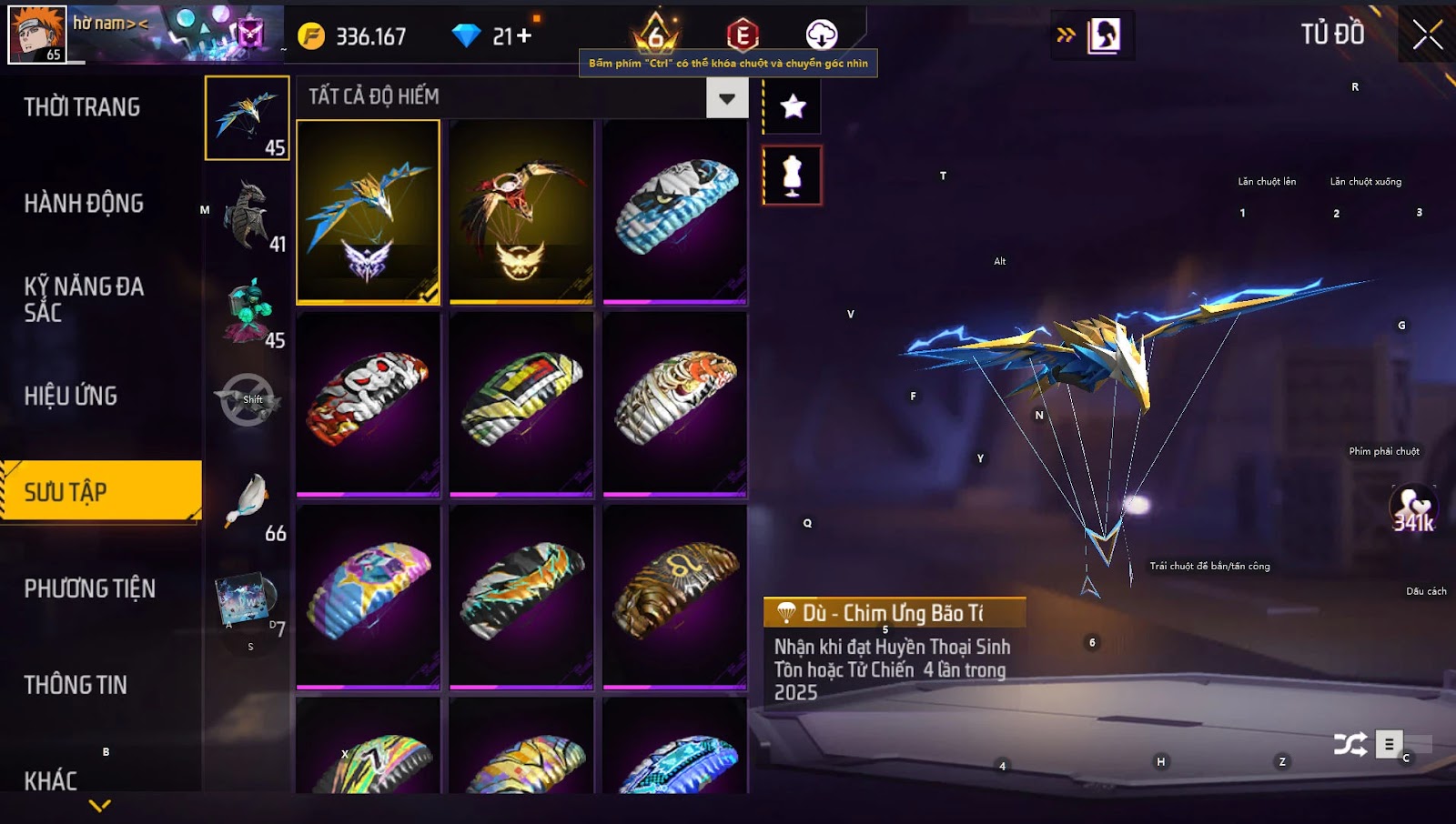Open the Thời Trang category
The width and height of the screenshot is (1456, 824).
point(82,107)
